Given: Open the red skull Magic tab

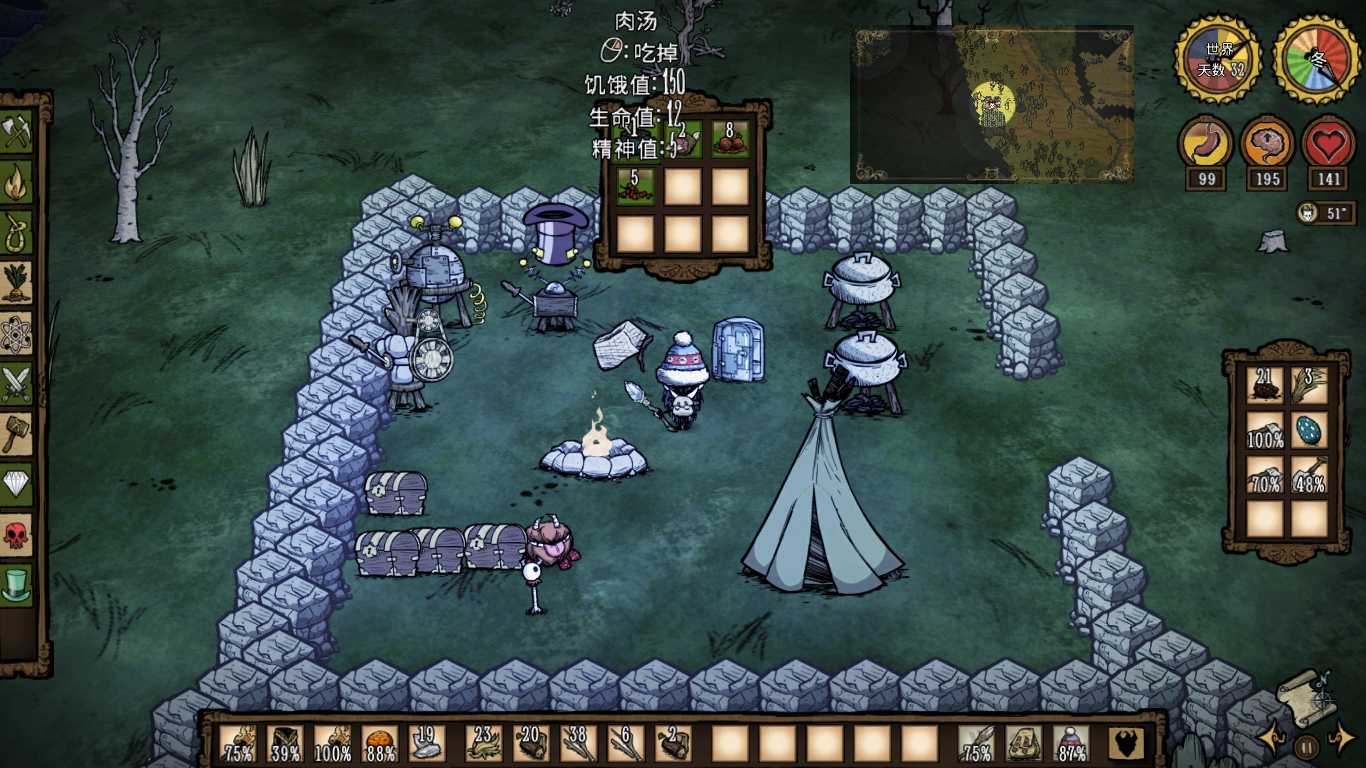Looking at the screenshot, I should [18, 534].
